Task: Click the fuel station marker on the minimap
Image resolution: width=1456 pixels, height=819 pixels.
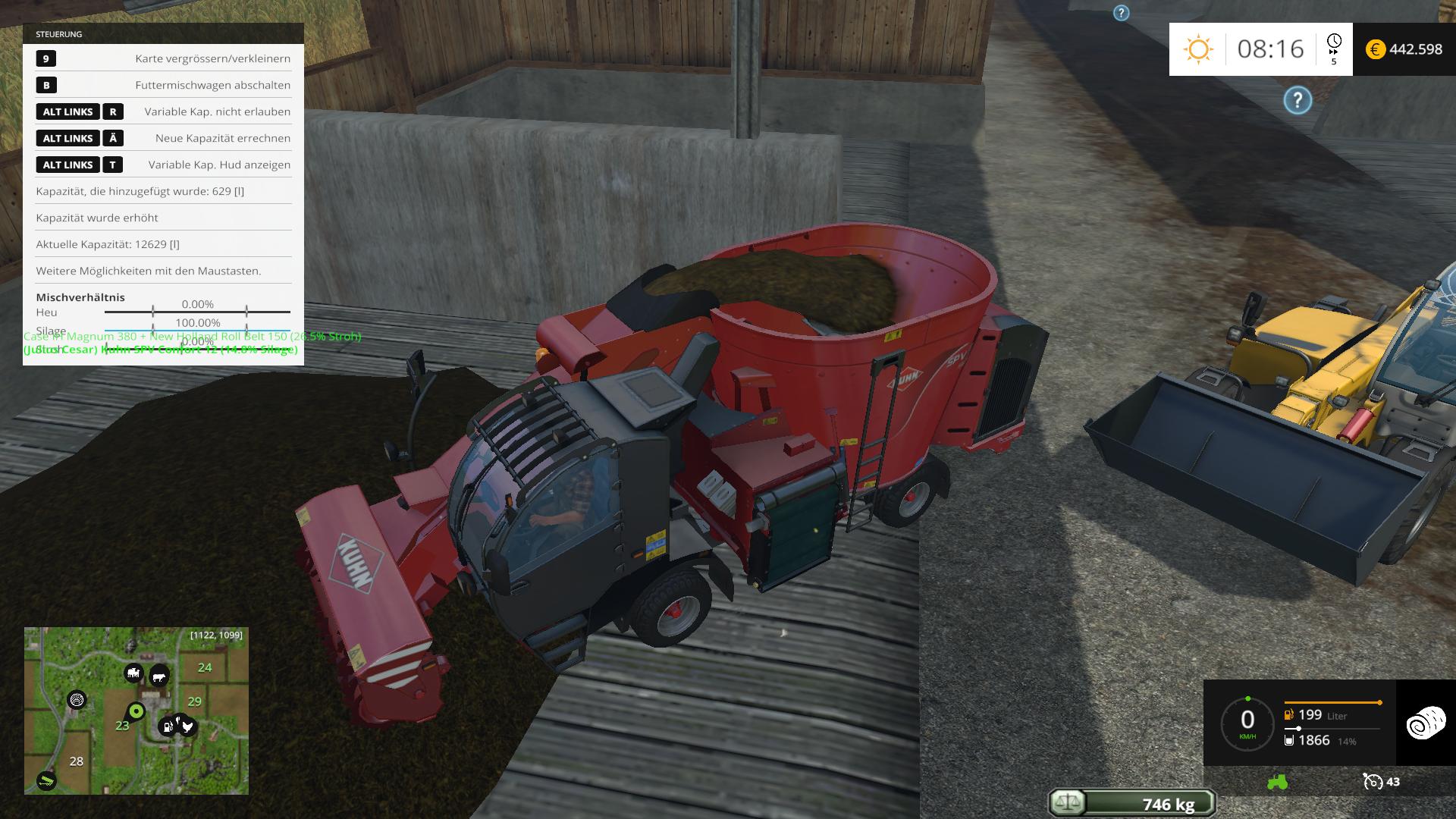Action: 167,726
